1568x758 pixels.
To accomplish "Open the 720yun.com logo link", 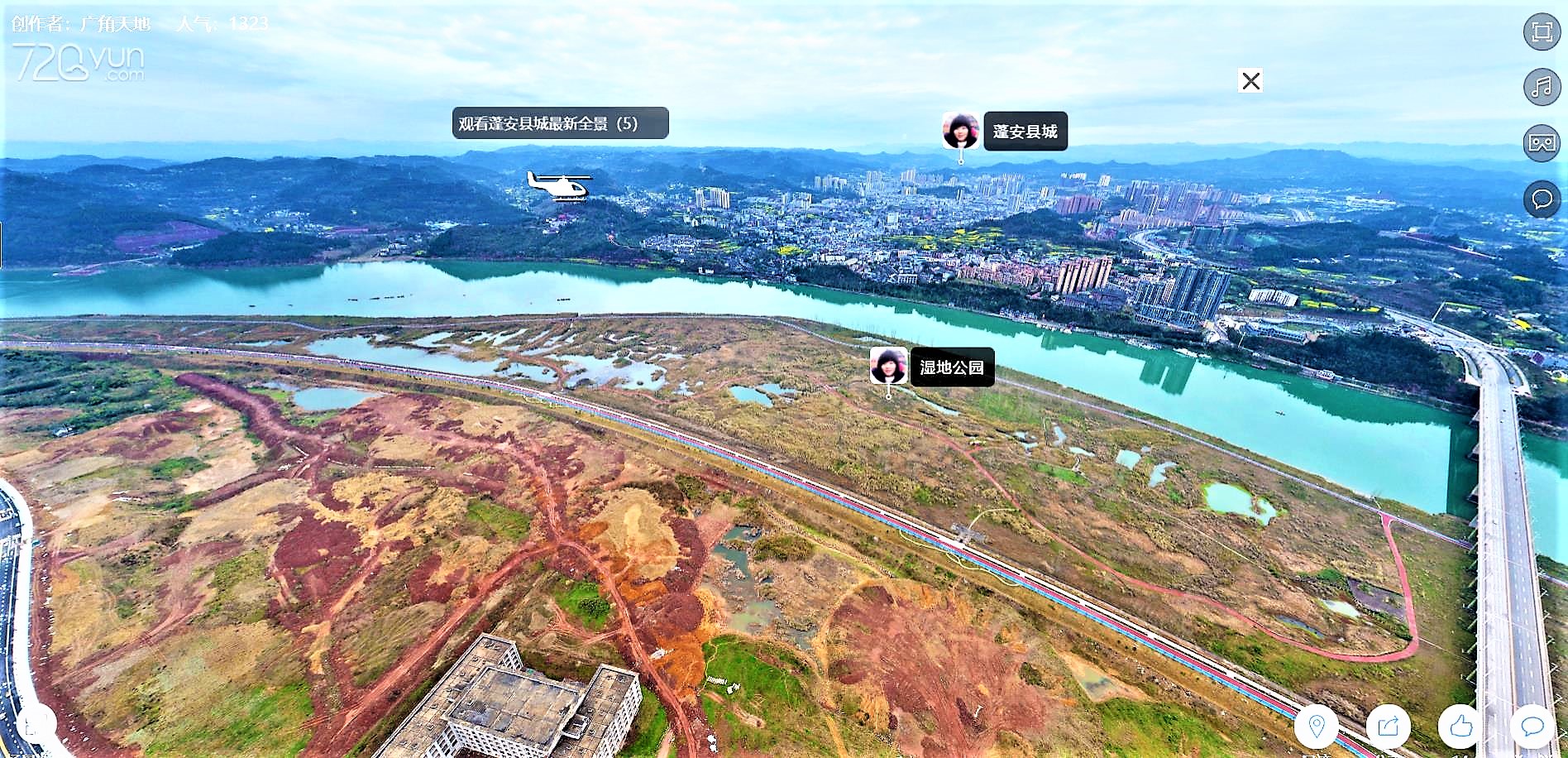I will [x=79, y=62].
